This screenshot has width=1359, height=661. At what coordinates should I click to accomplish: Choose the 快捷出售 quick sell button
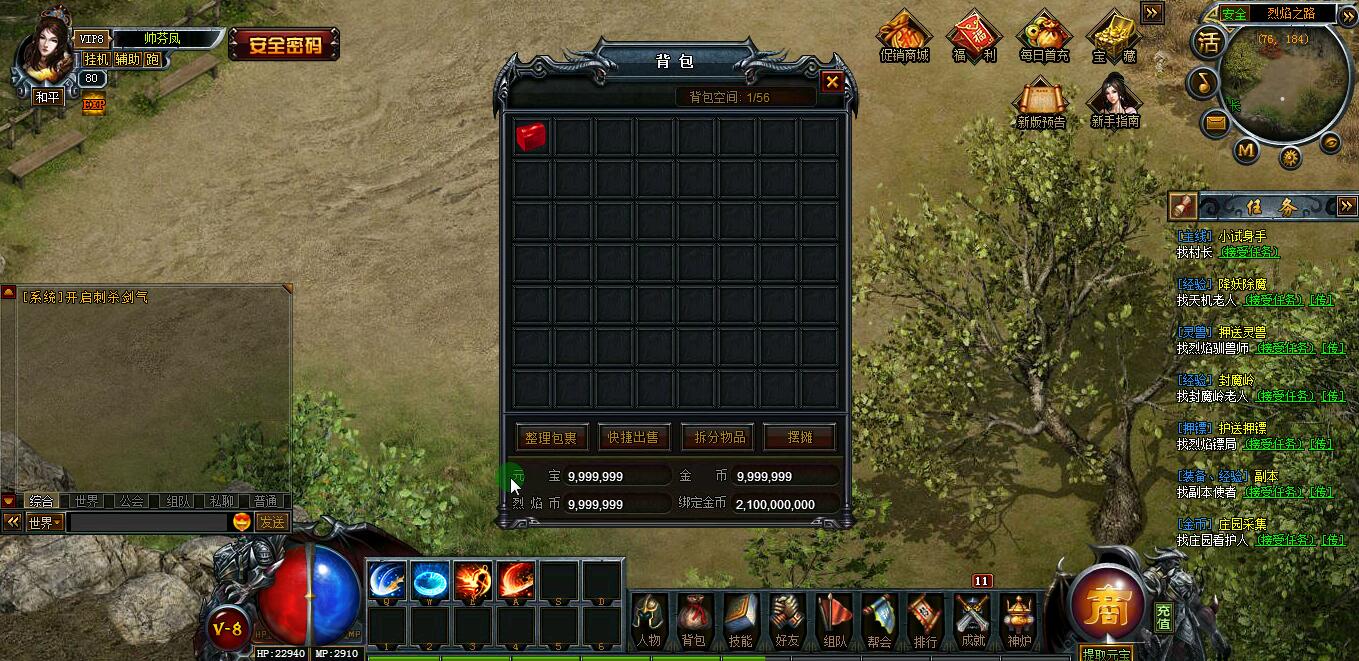(634, 437)
